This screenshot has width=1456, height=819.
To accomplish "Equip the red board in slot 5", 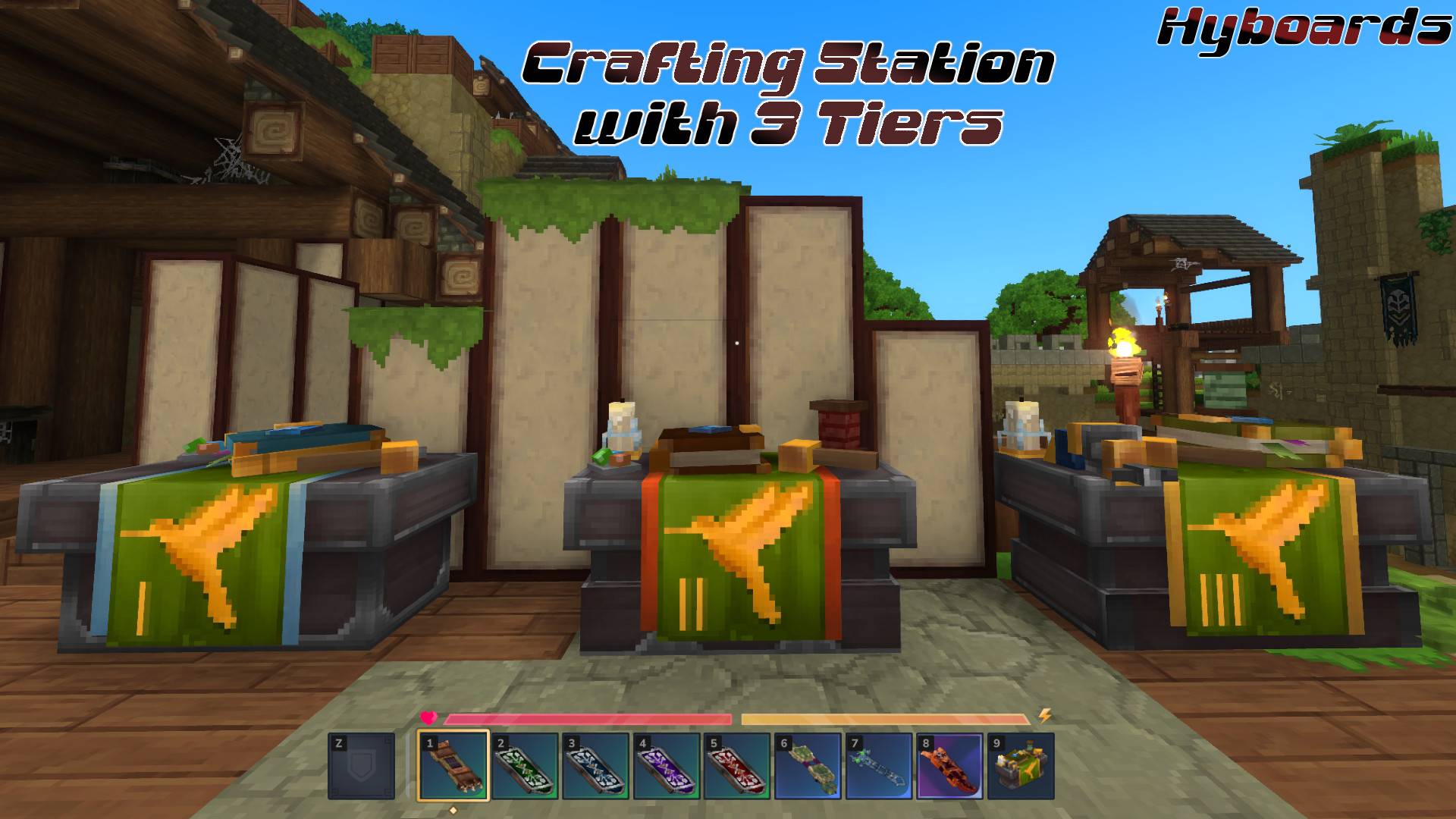I will click(737, 766).
